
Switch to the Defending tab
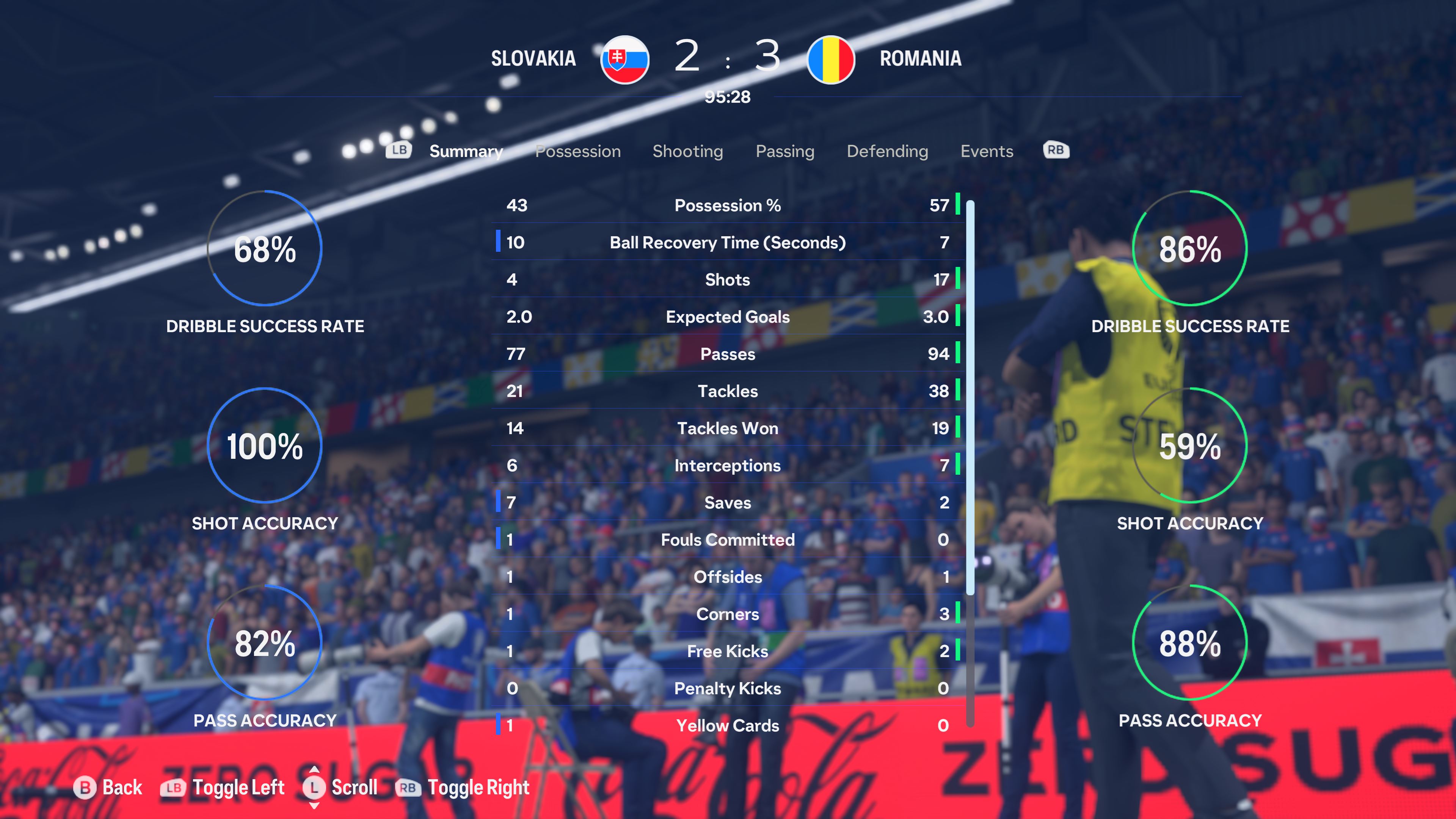tap(887, 151)
